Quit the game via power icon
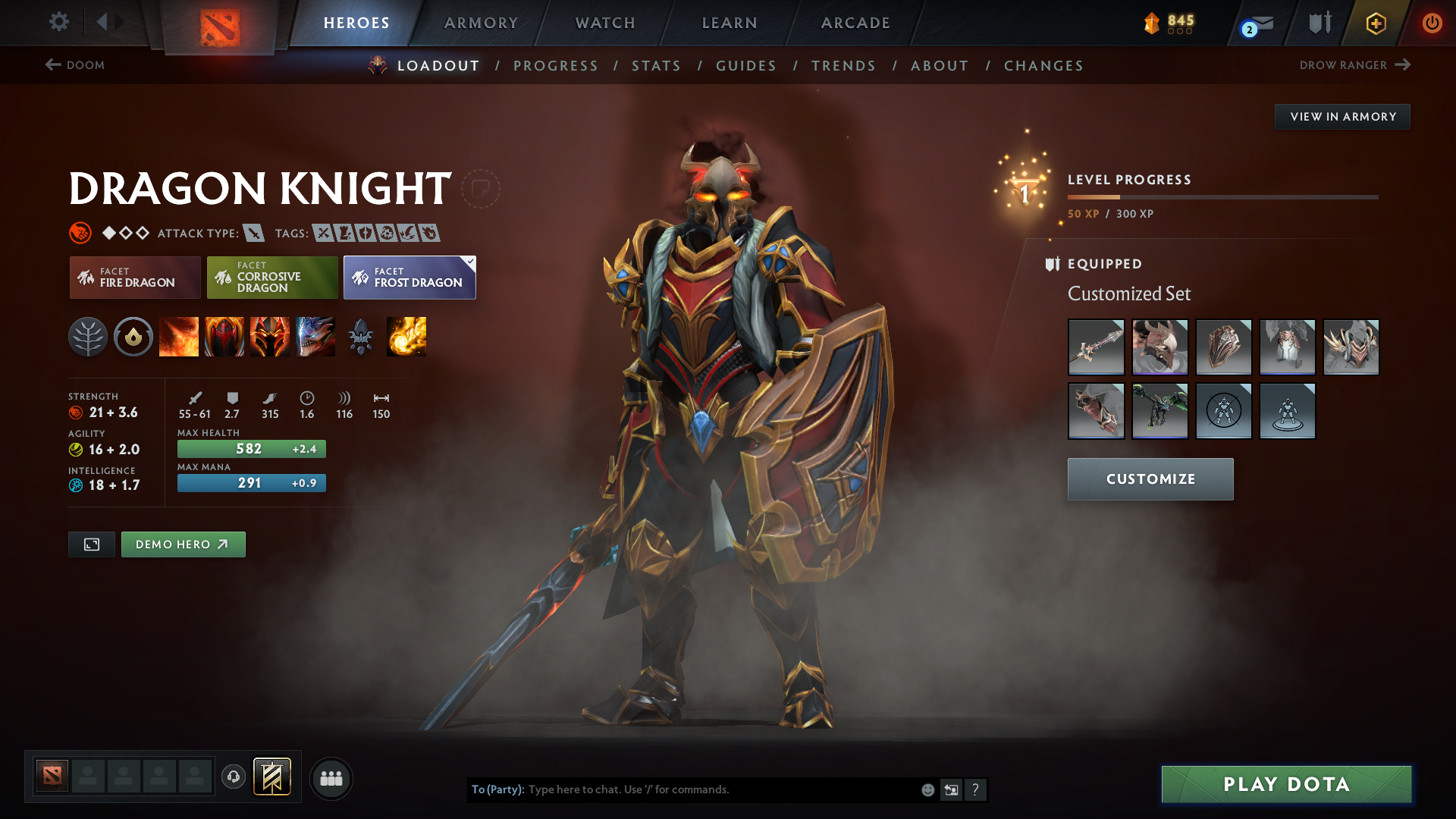Viewport: 1456px width, 819px height. [x=1432, y=23]
